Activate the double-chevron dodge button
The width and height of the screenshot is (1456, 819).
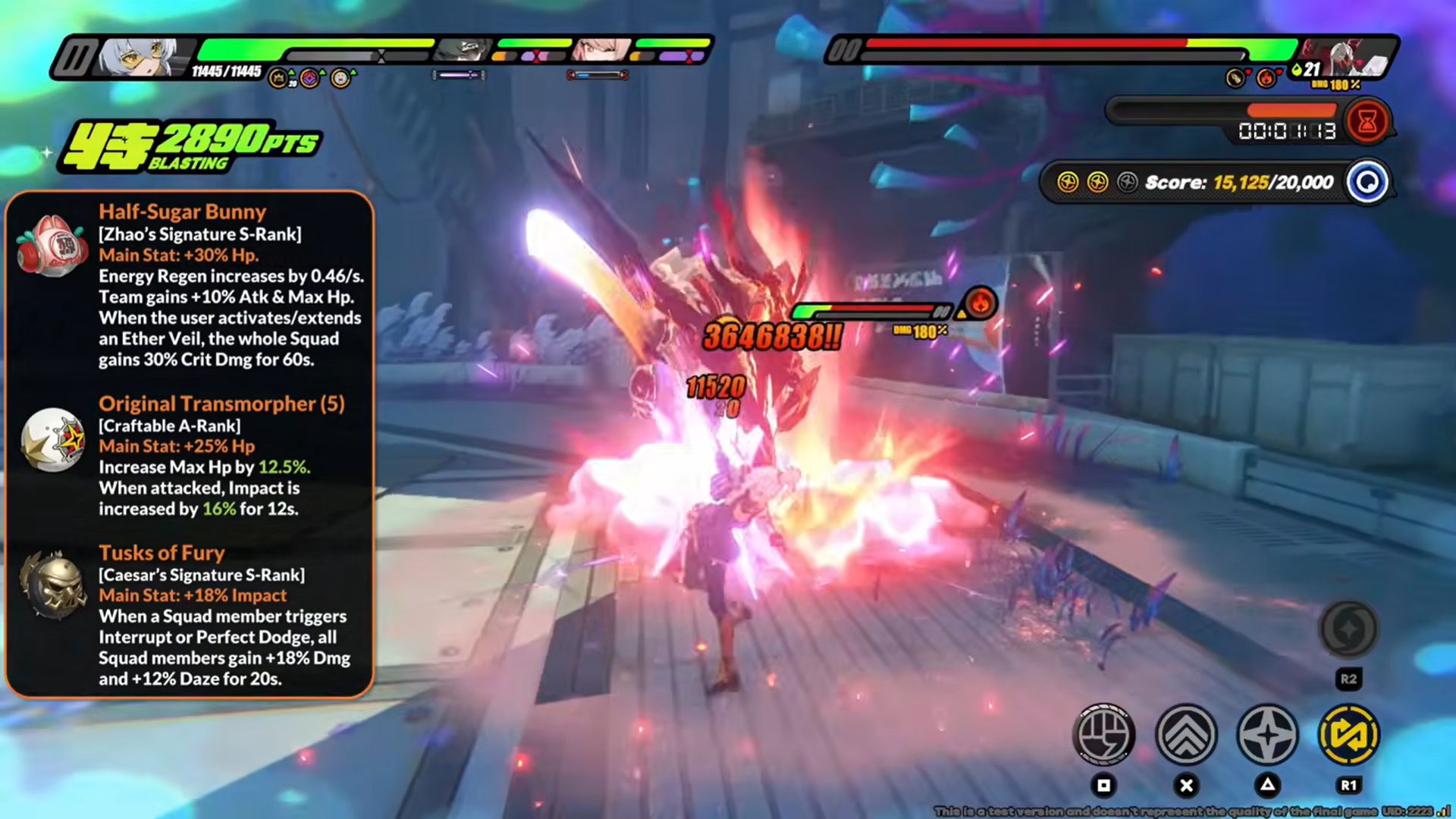tap(1186, 734)
